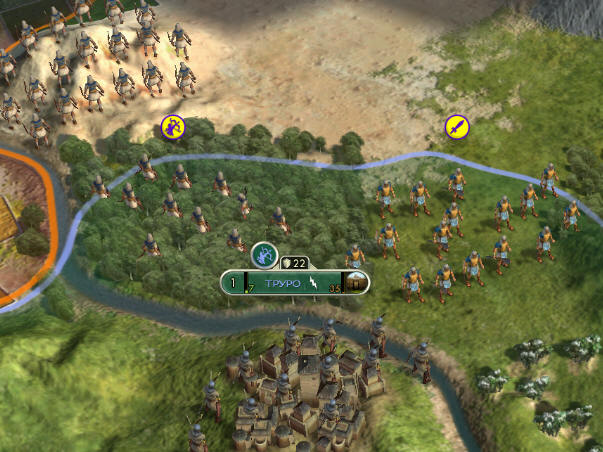Viewport: 603px width, 452px height.
Task: Open the Труро city banner
Action: [288, 283]
